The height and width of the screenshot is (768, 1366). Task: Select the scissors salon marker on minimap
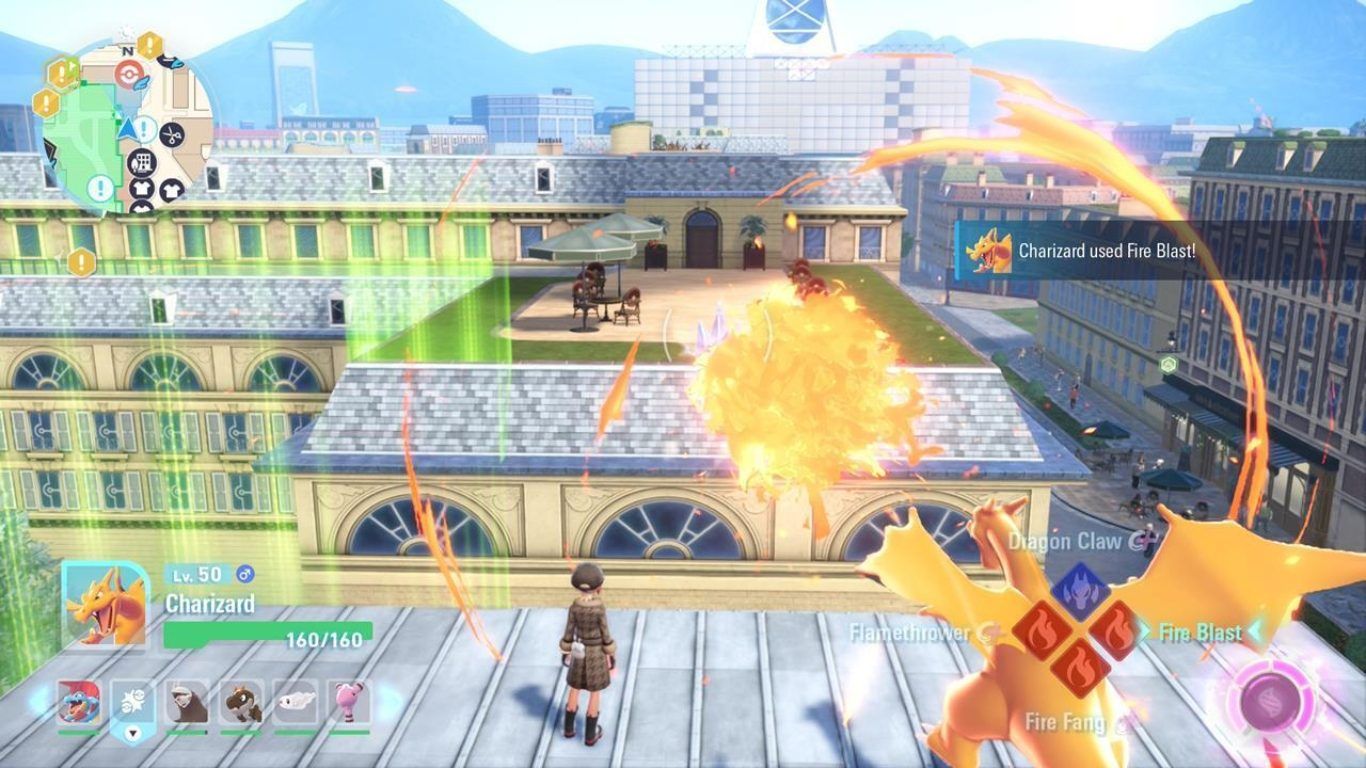[172, 133]
